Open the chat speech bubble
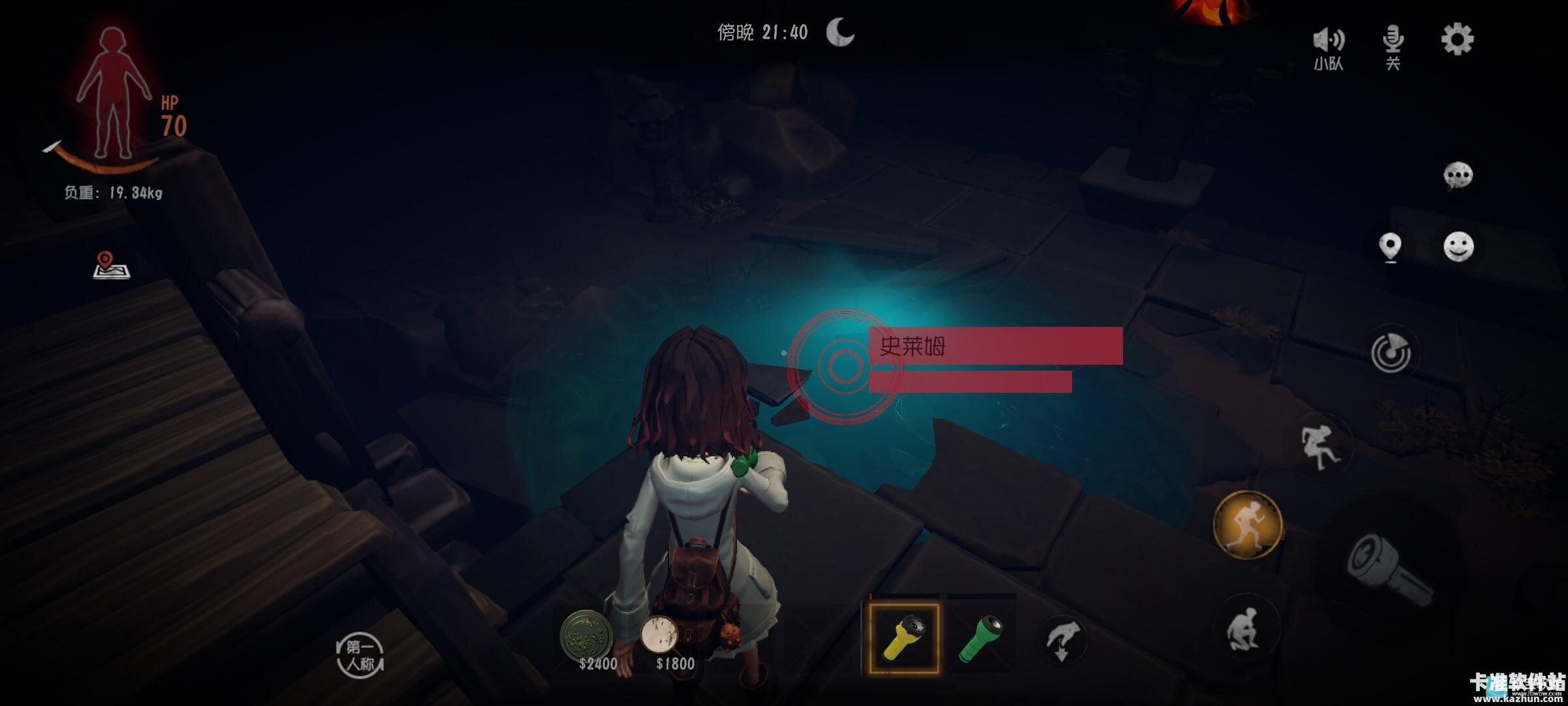 point(1458,176)
